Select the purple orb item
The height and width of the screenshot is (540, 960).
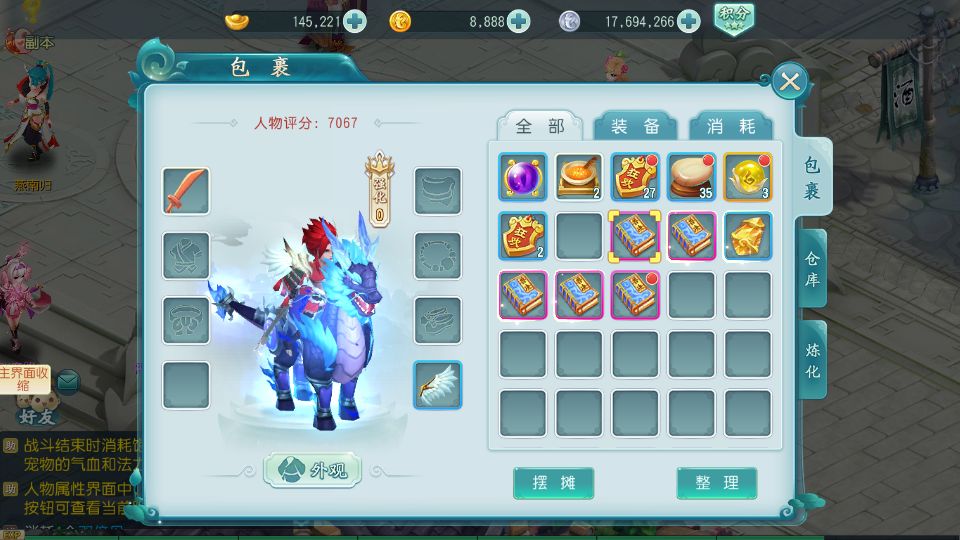[523, 177]
